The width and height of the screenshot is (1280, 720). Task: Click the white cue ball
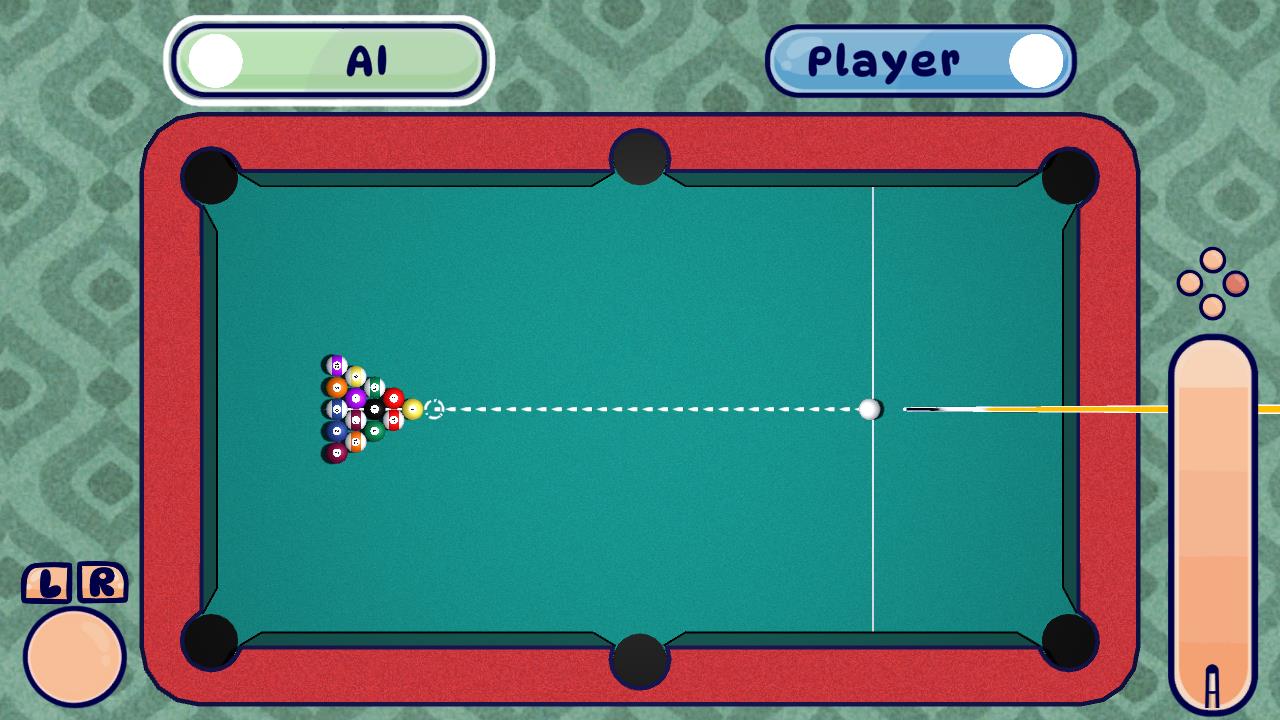pos(869,410)
